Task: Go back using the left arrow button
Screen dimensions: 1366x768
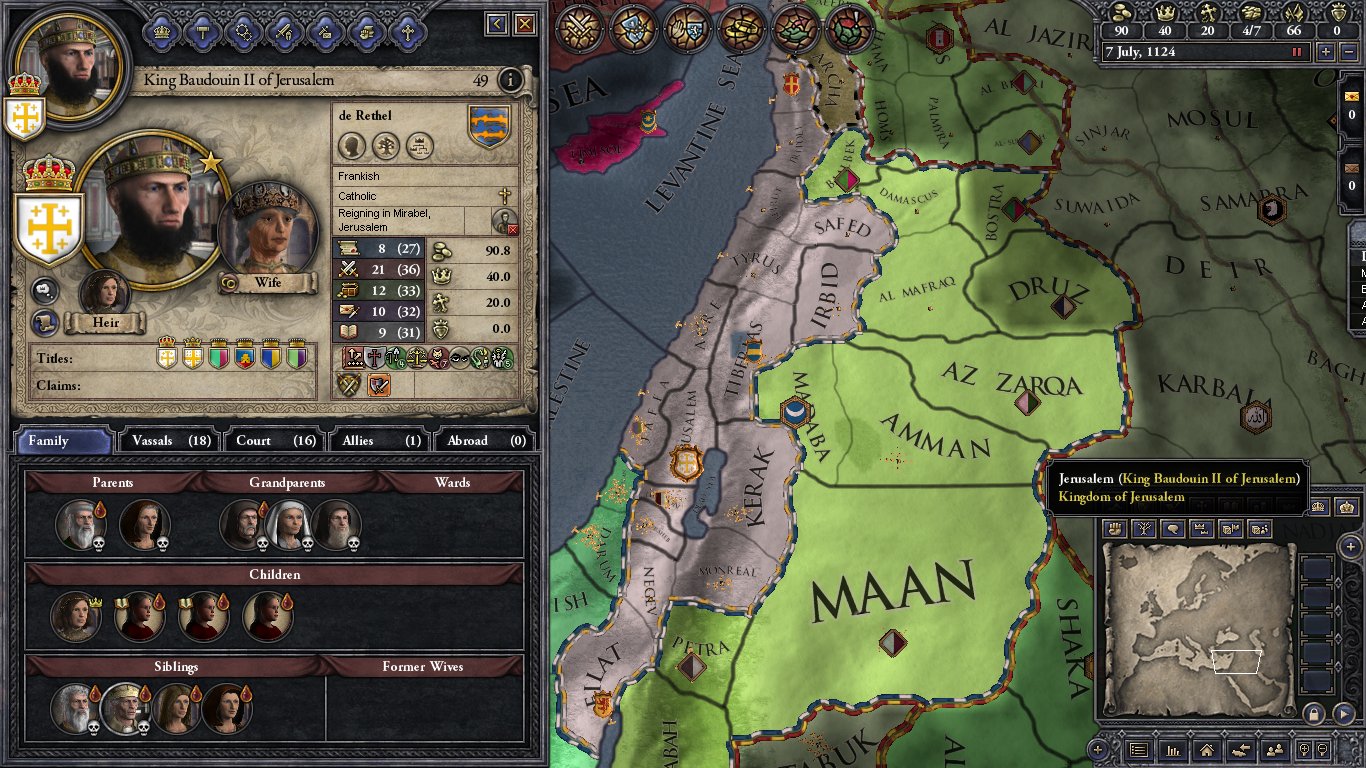Action: click(497, 24)
